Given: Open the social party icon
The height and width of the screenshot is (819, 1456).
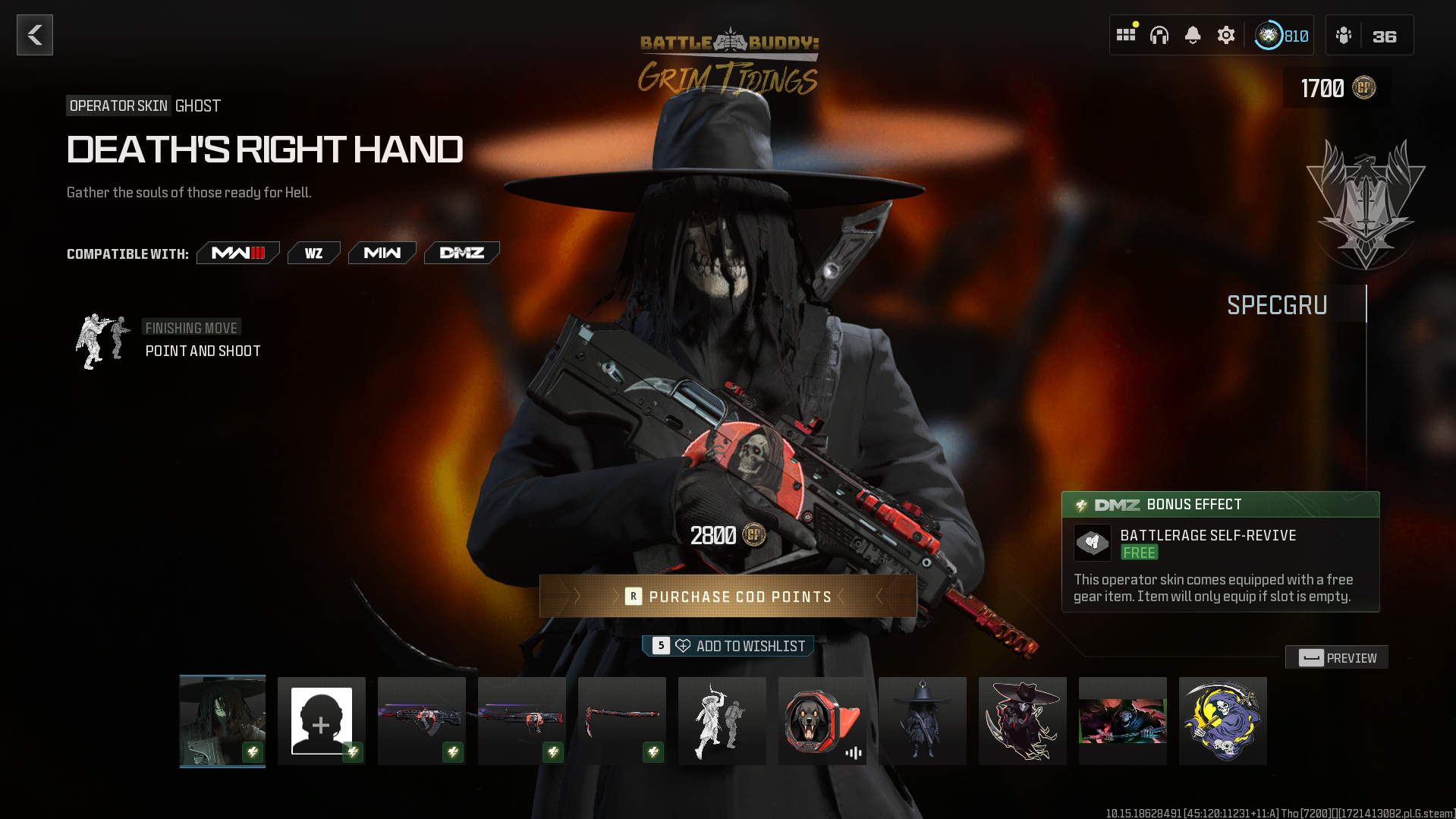Looking at the screenshot, I should [1344, 36].
